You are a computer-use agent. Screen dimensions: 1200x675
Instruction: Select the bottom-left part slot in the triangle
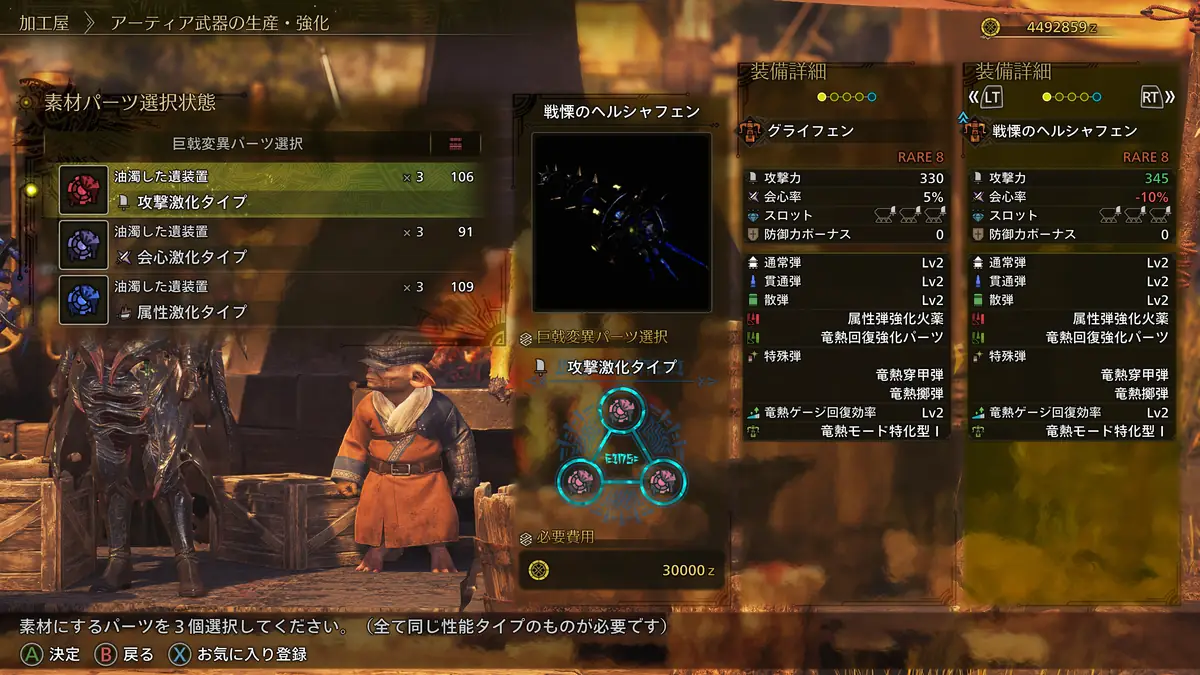[578, 482]
